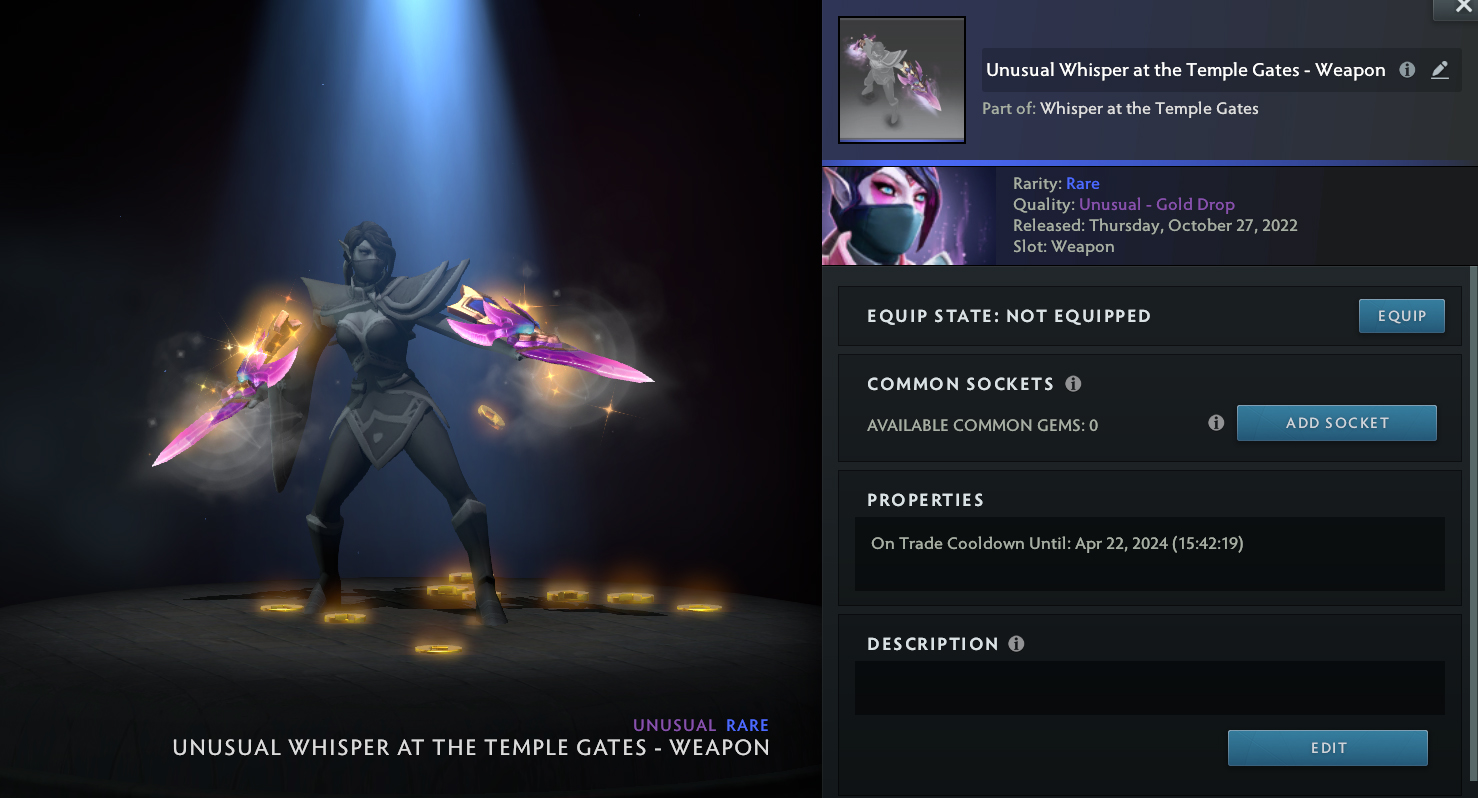Click the info icon beside Add Socket
Viewport: 1478px width, 798px height.
pos(1216,423)
